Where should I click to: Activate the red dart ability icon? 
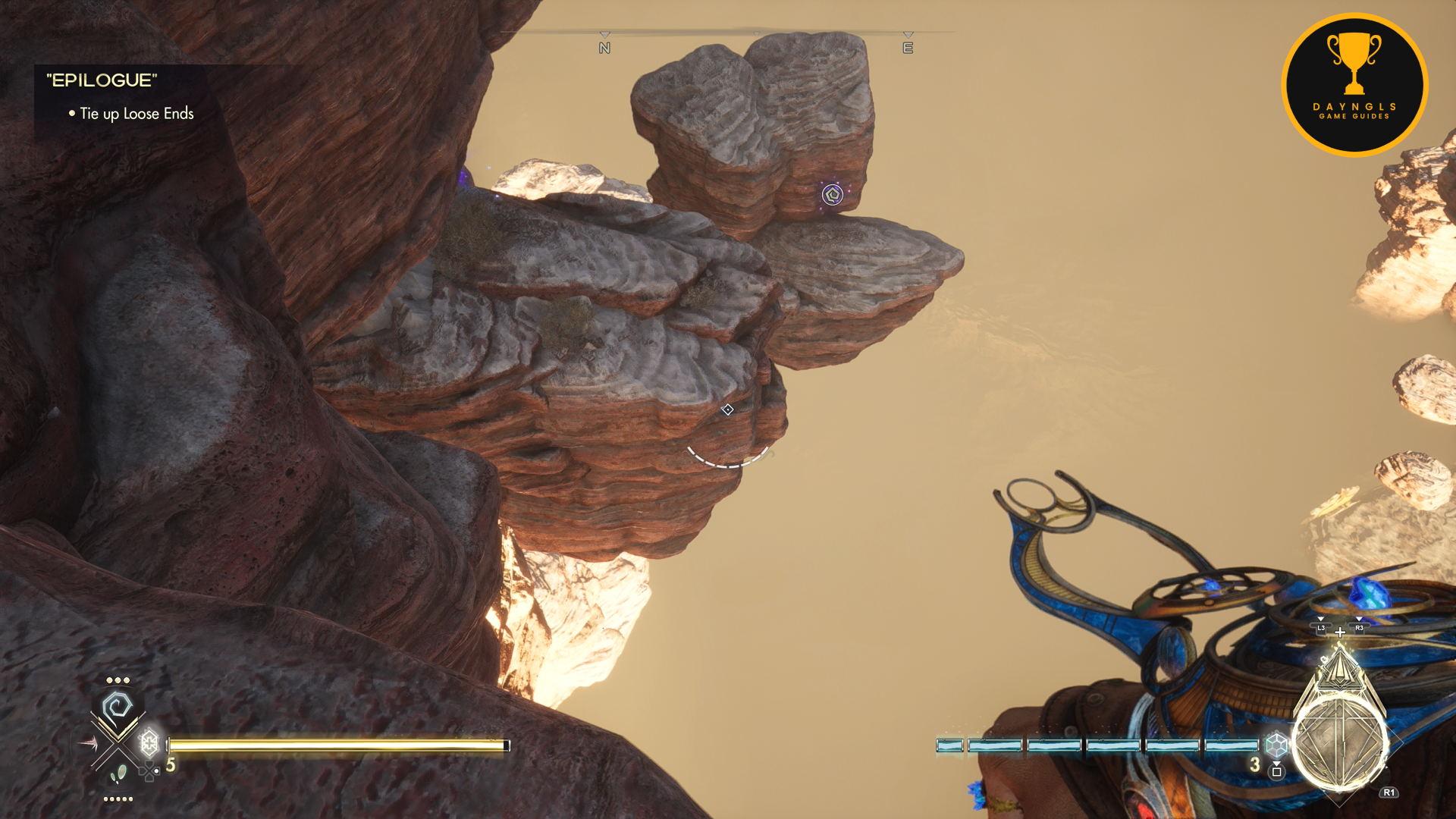point(88,743)
